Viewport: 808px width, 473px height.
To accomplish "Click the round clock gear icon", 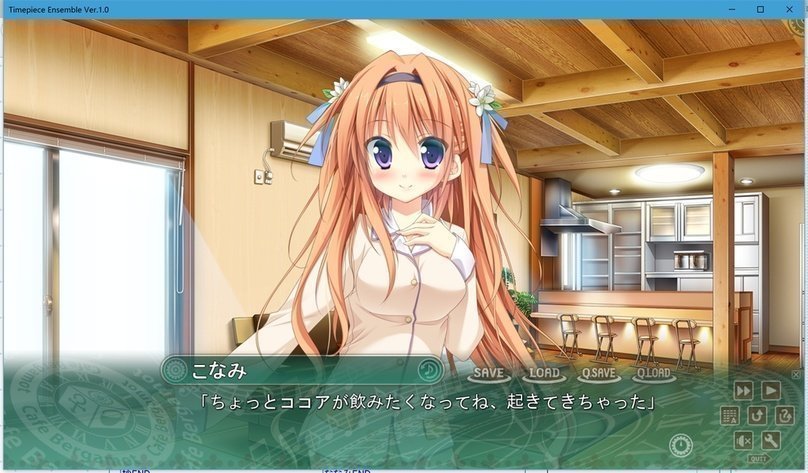I will (681, 443).
